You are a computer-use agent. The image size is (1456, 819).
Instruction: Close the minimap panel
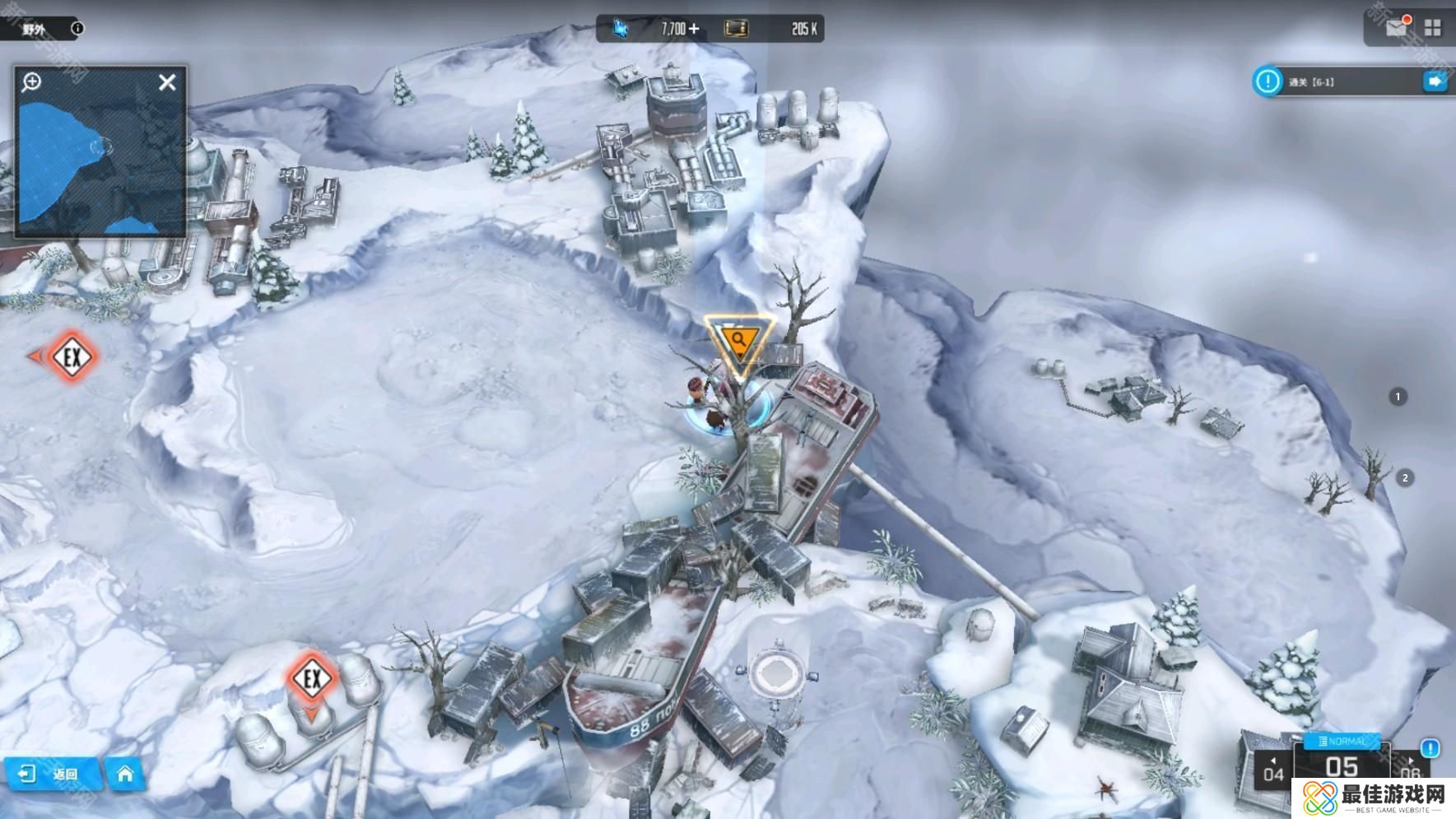[167, 82]
